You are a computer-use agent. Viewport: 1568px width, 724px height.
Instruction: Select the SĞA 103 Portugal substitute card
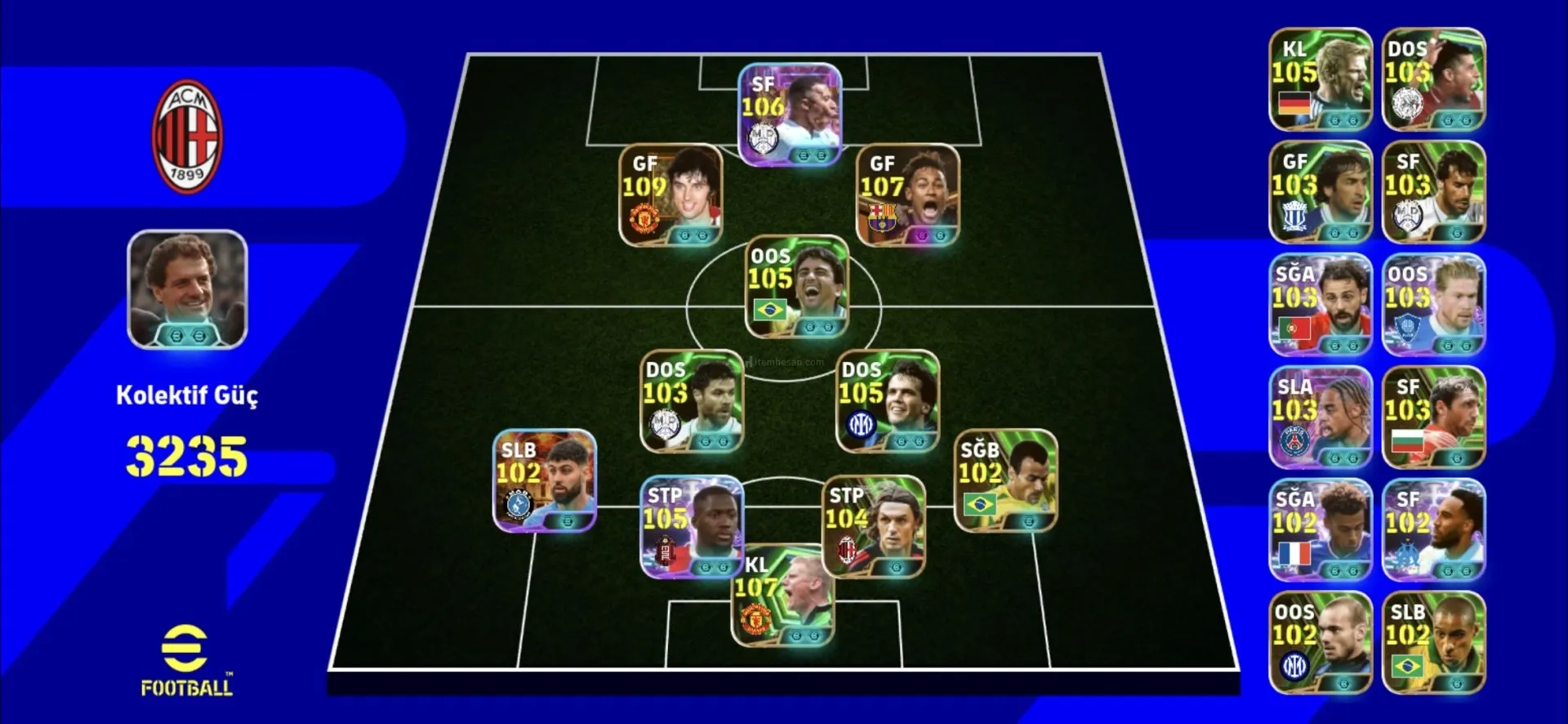pos(1320,305)
